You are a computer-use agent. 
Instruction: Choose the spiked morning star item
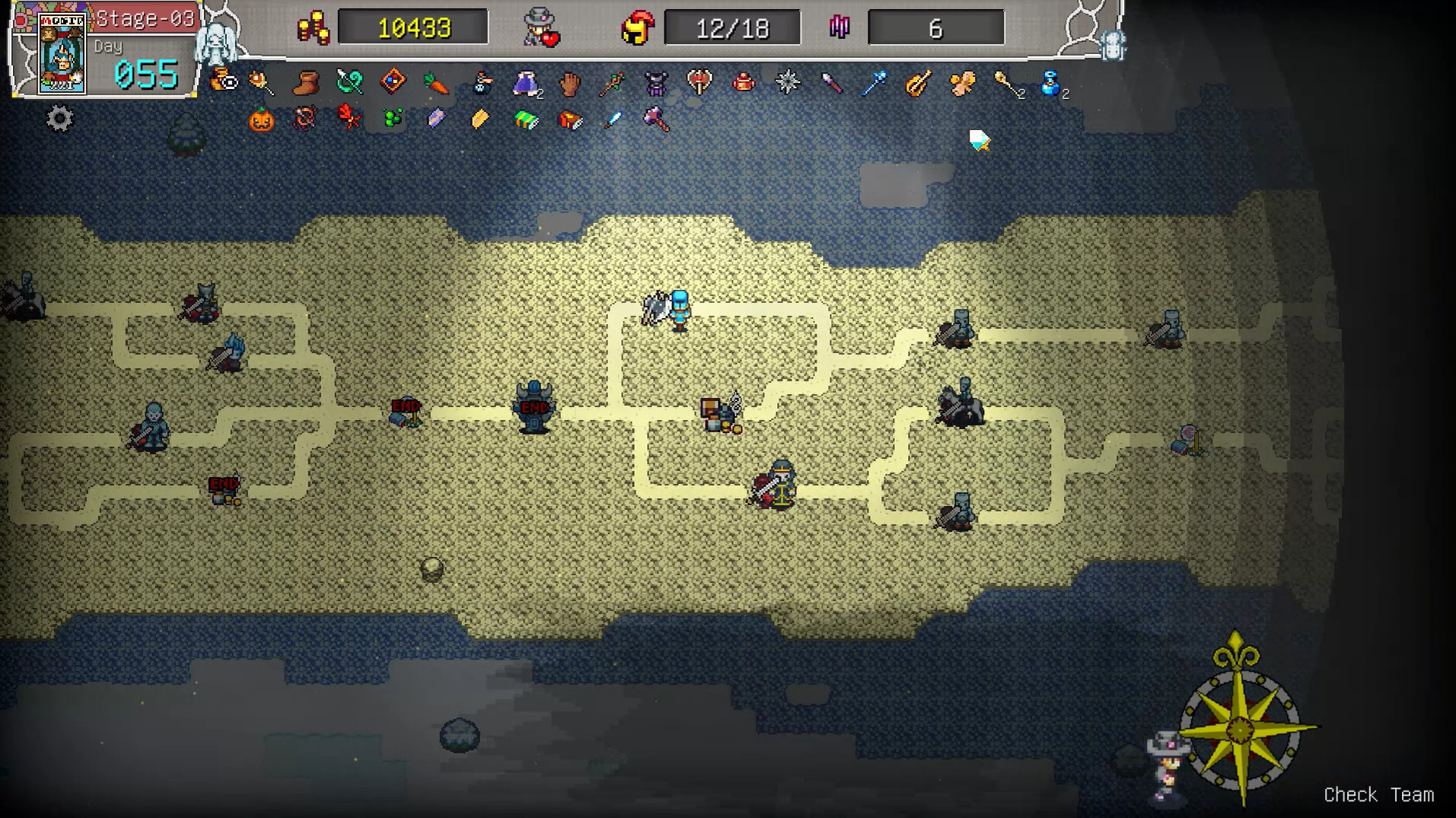[788, 82]
